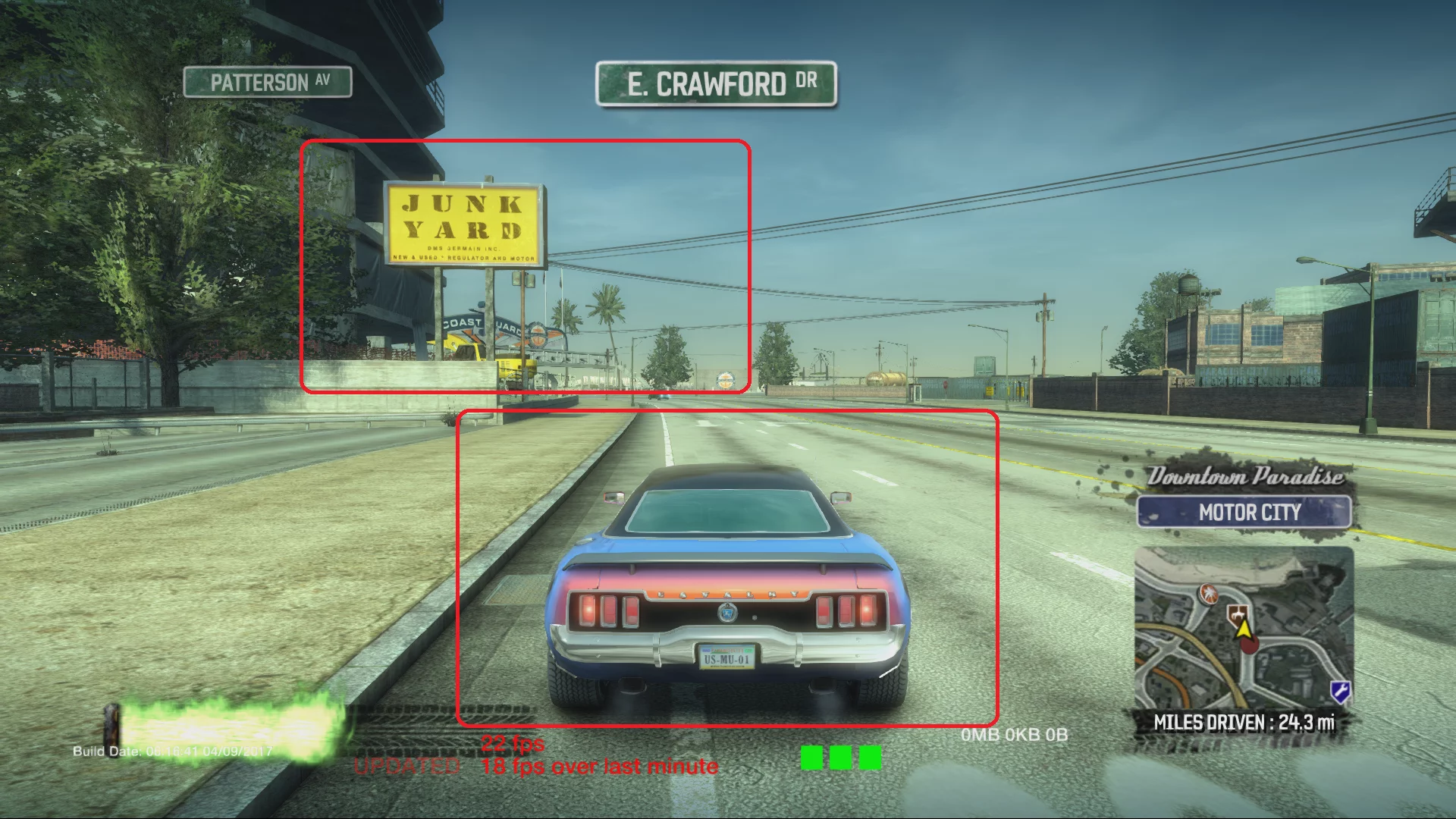The image size is (1456, 819).
Task: Click the orange event marker on the minimap
Action: tap(1209, 595)
